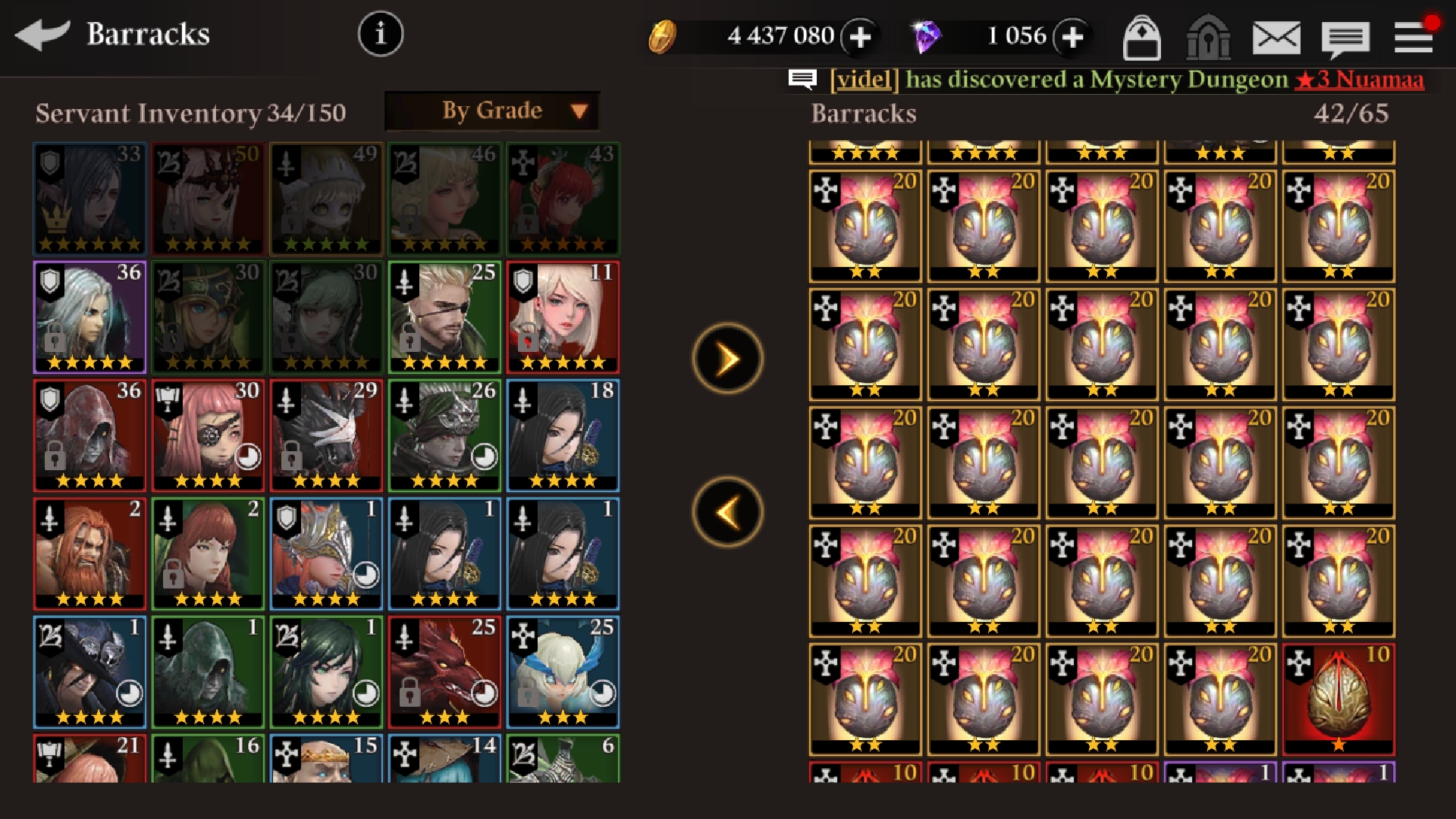Tap the info icon next to Barracks title

point(379,33)
